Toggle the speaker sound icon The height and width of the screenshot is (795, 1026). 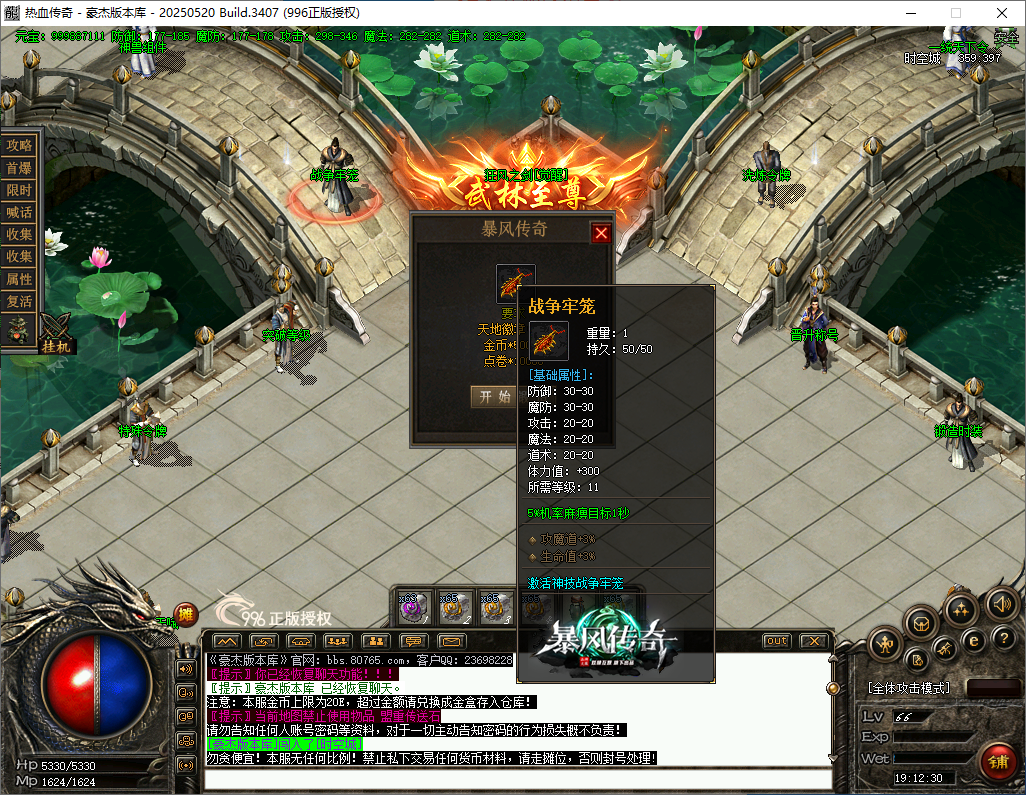tap(1001, 603)
